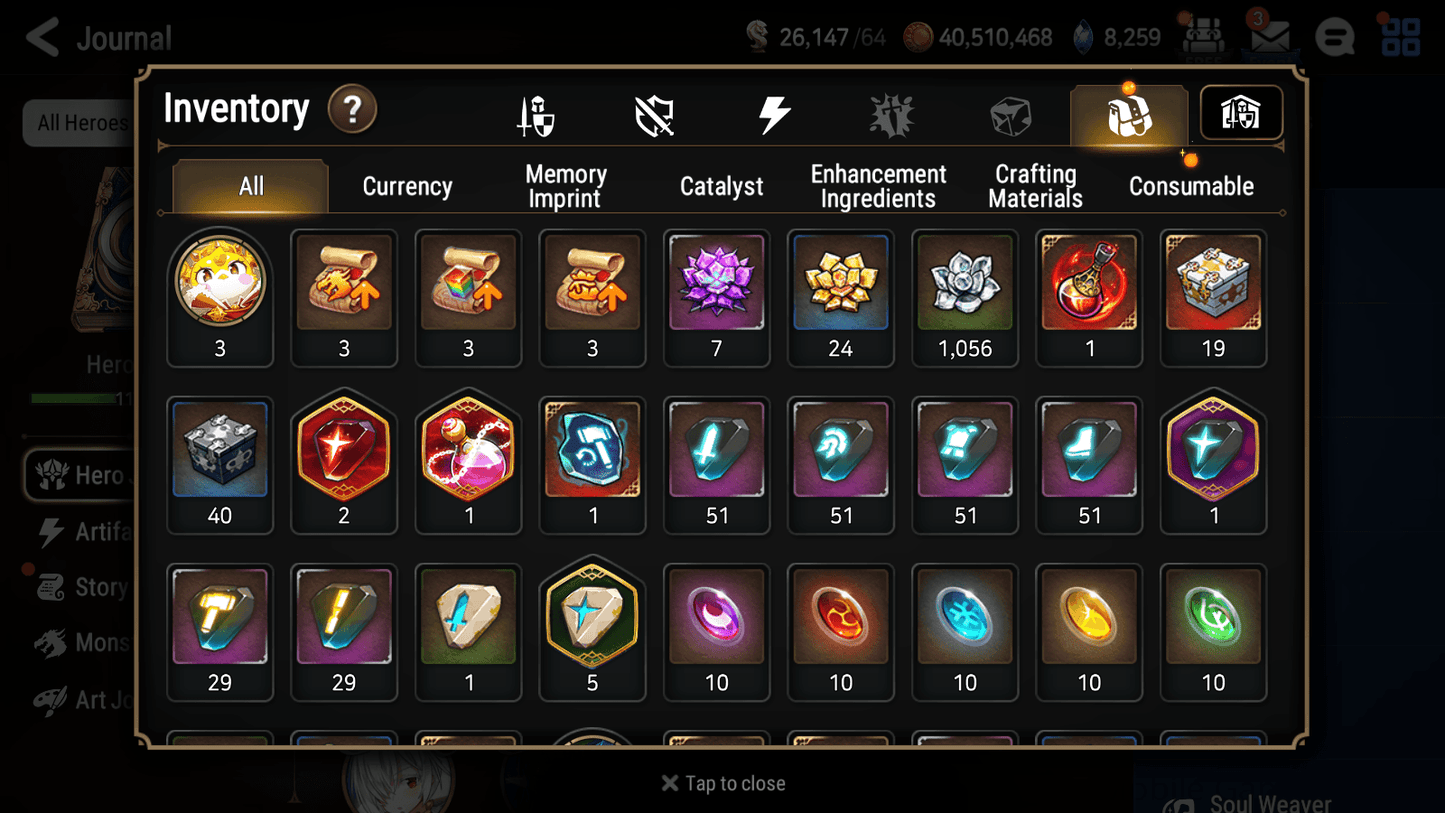Open the equipment inventory (sword and shield icon)
Viewport: 1445px width, 813px height.
tap(537, 113)
